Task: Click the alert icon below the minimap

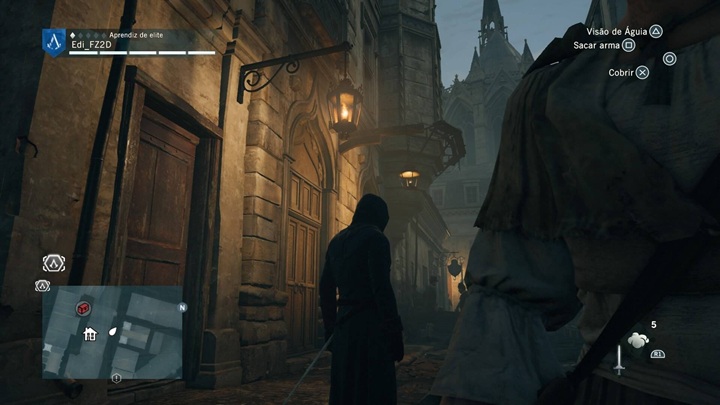Action: click(116, 378)
